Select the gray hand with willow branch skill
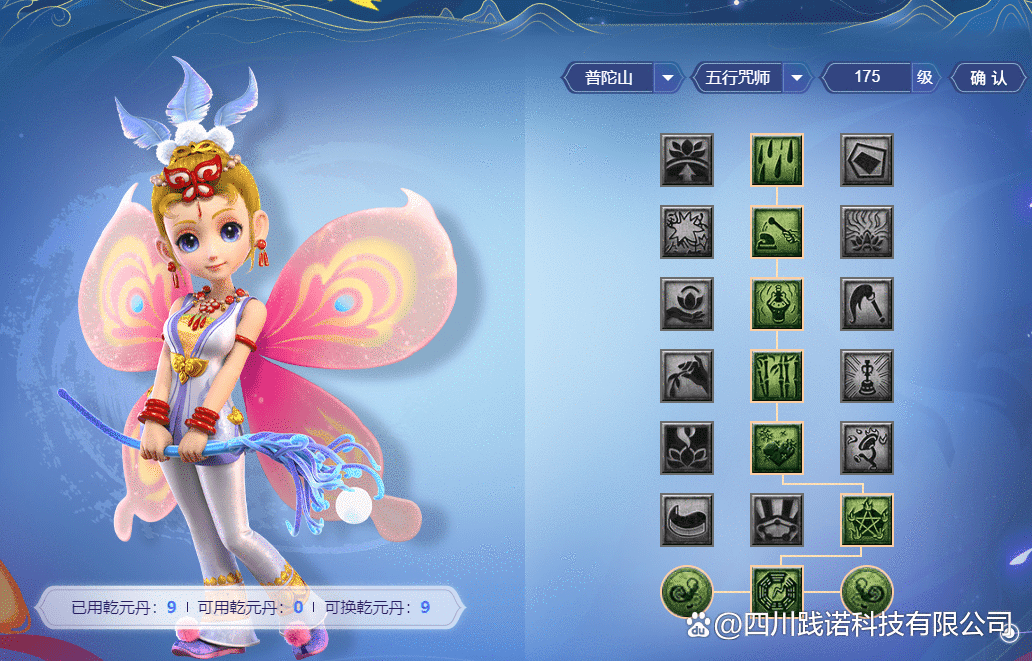Screen dimensions: 1032x661 point(687,376)
